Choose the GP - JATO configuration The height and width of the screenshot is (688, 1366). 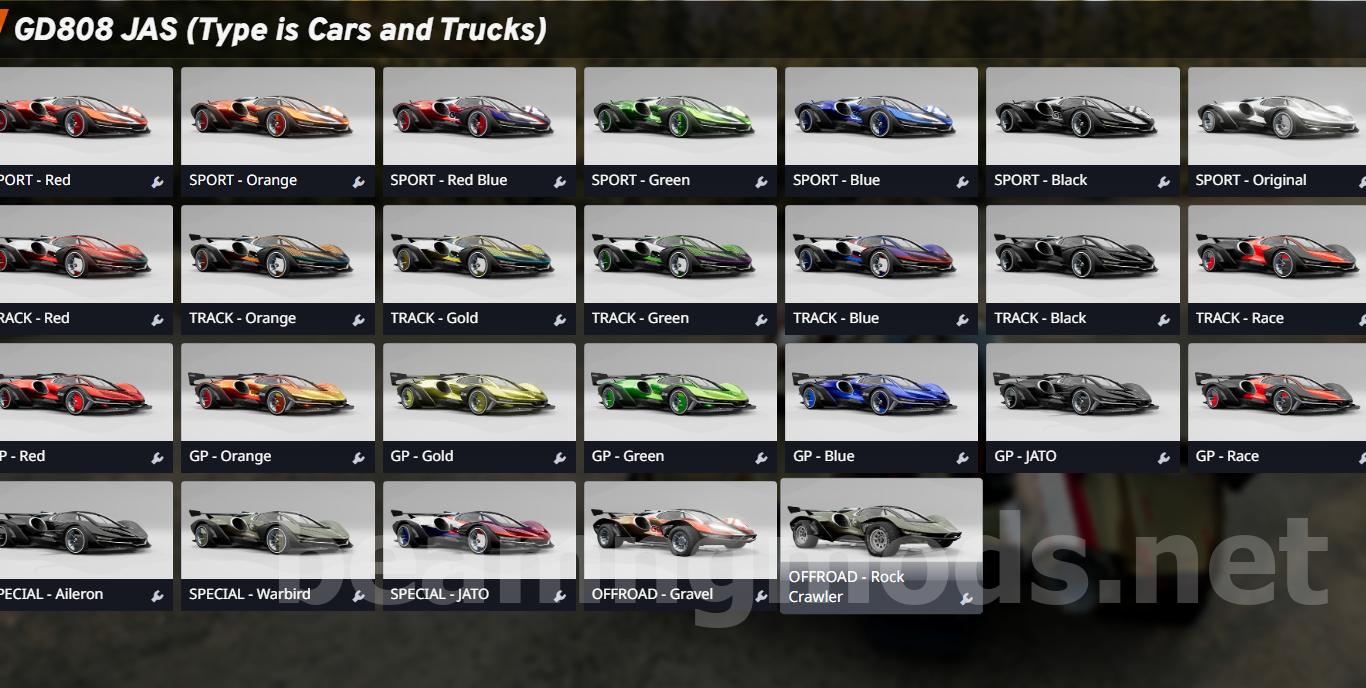coord(1082,394)
